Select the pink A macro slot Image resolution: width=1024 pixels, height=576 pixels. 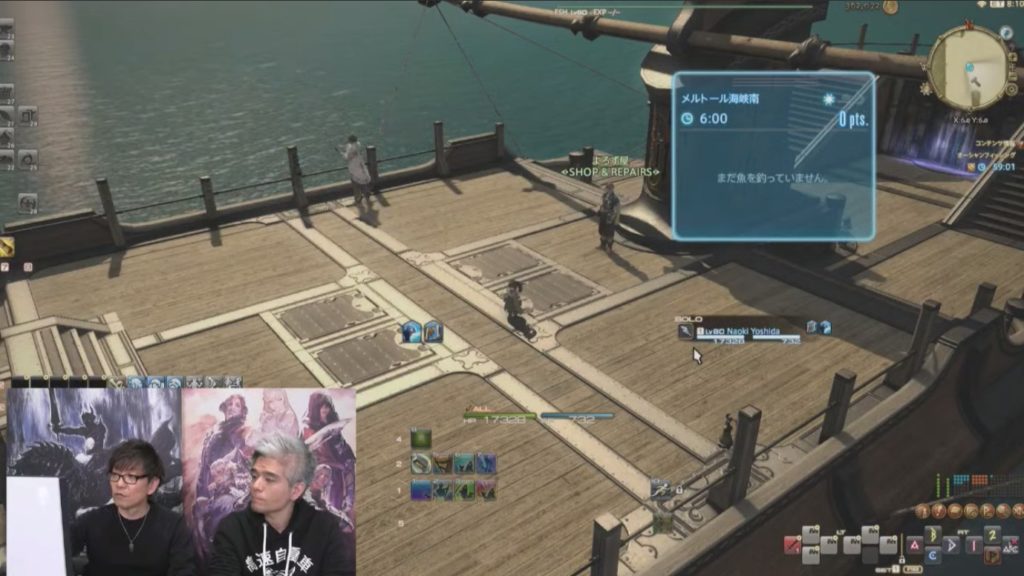click(x=914, y=546)
